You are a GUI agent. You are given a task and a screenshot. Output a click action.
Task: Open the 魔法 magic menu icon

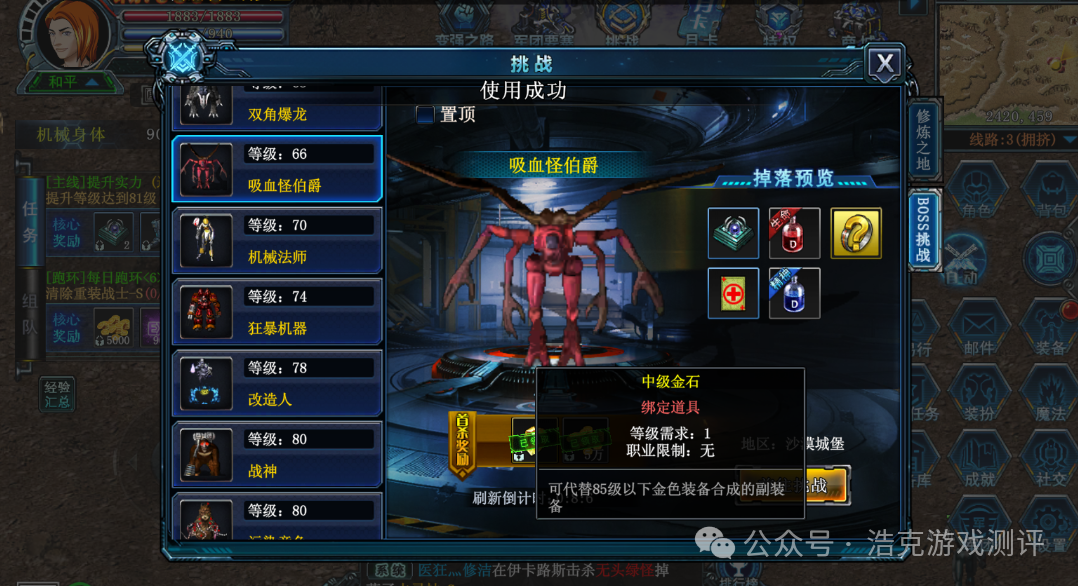1050,394
